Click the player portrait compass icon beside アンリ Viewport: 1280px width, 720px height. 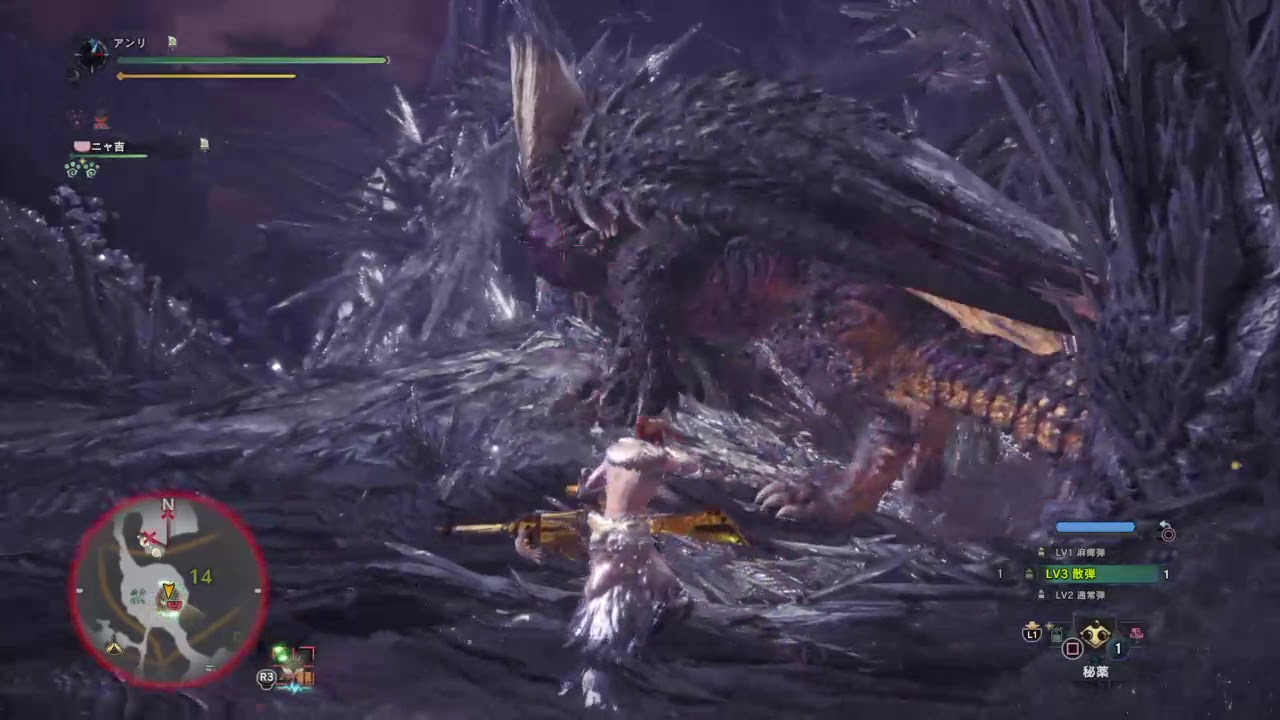coord(91,56)
